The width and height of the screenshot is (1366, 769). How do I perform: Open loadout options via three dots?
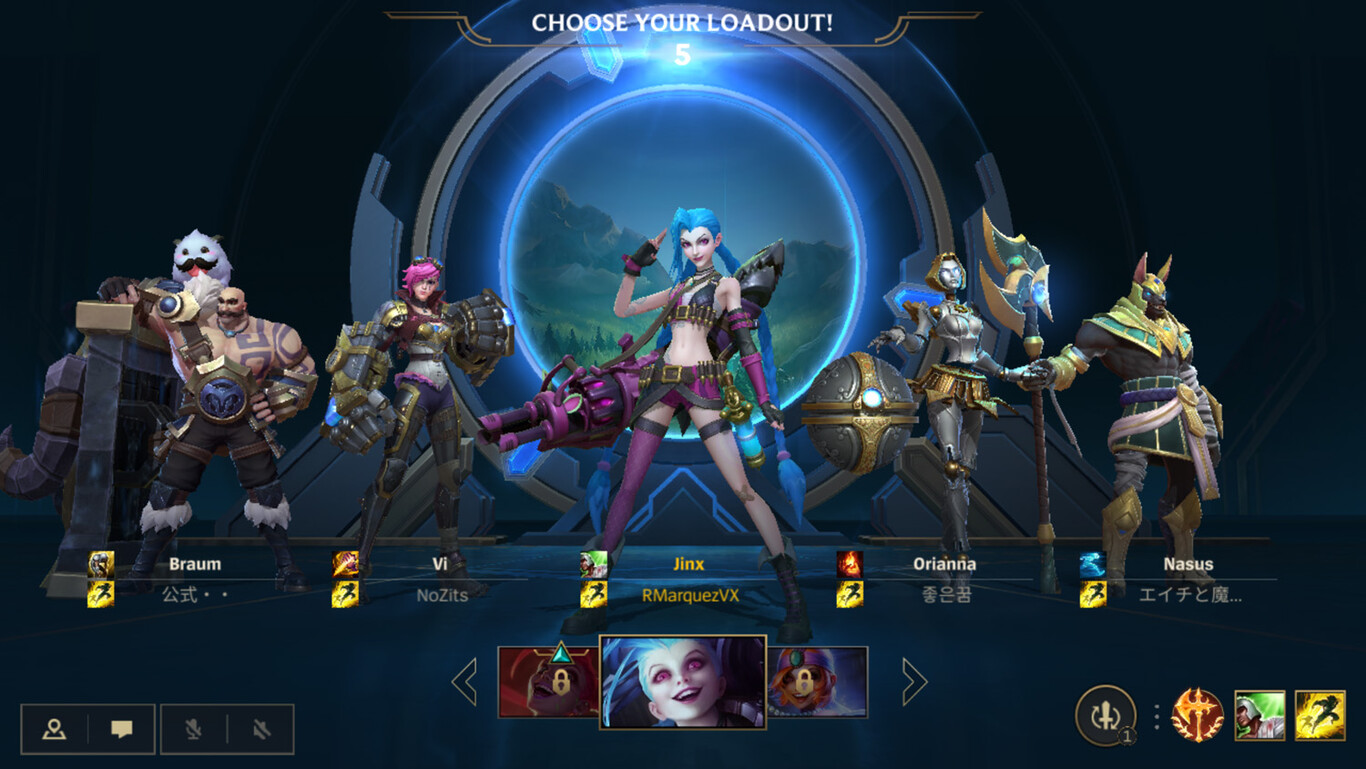pyautogui.click(x=1156, y=716)
